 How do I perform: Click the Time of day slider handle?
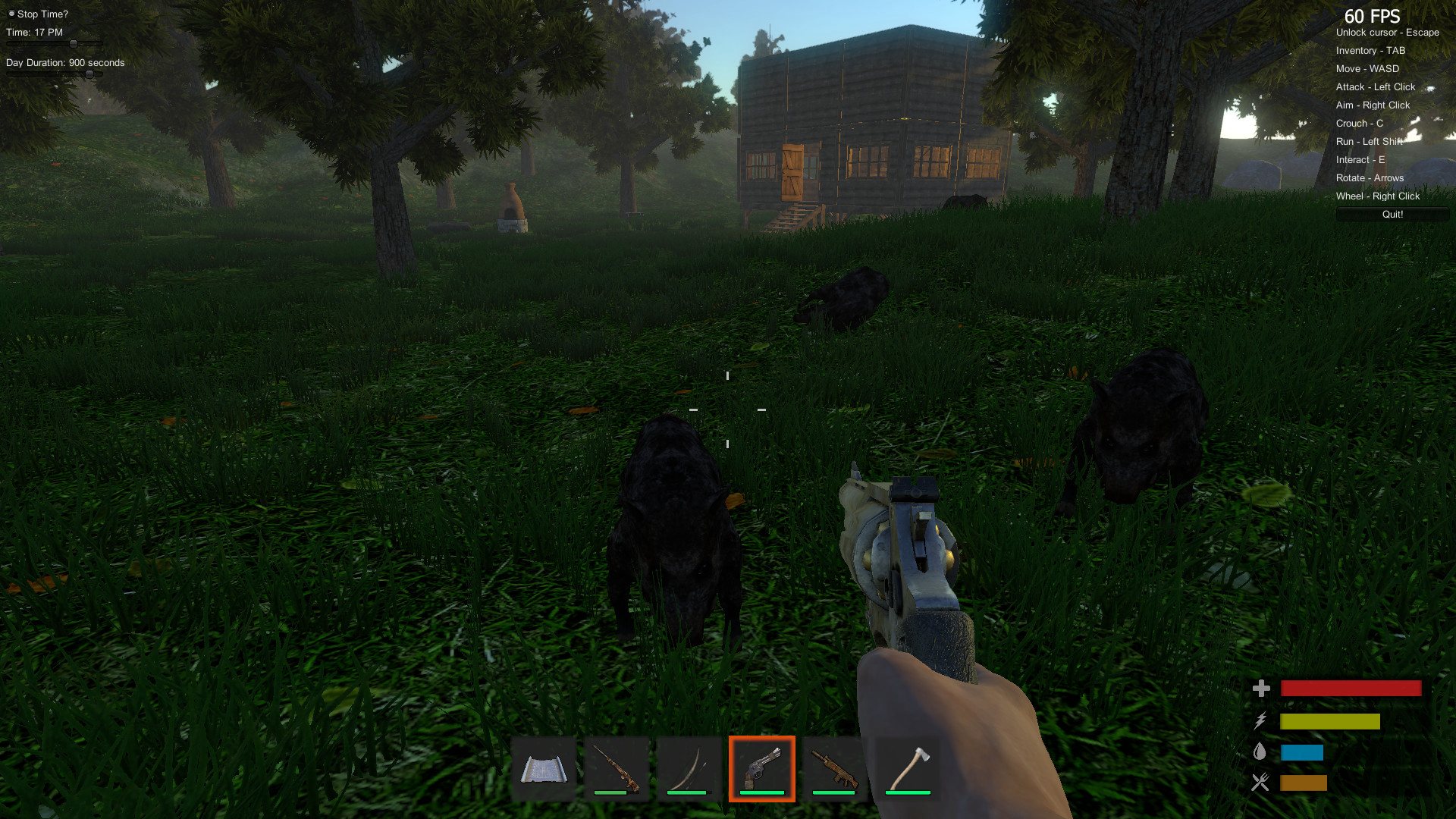coord(74,43)
